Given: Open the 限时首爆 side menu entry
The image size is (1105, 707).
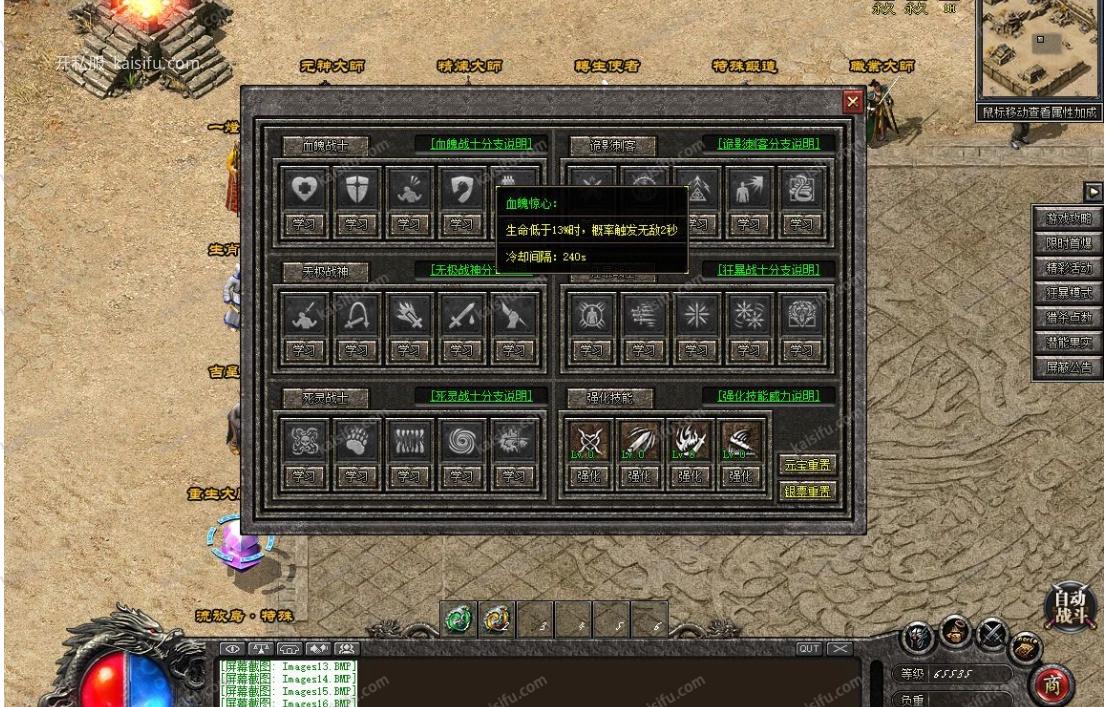Looking at the screenshot, I should point(1068,243).
